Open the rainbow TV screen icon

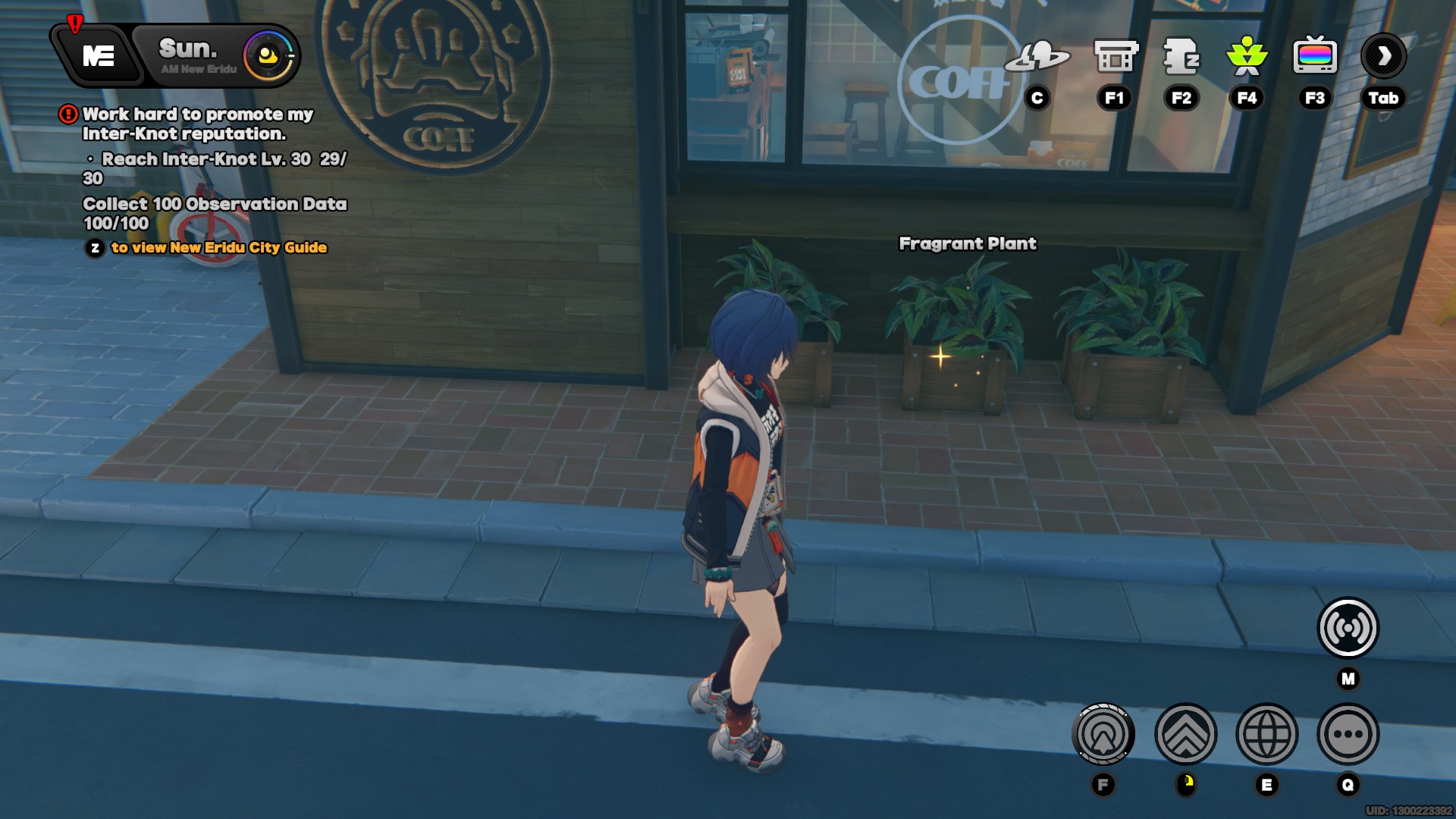(1314, 56)
